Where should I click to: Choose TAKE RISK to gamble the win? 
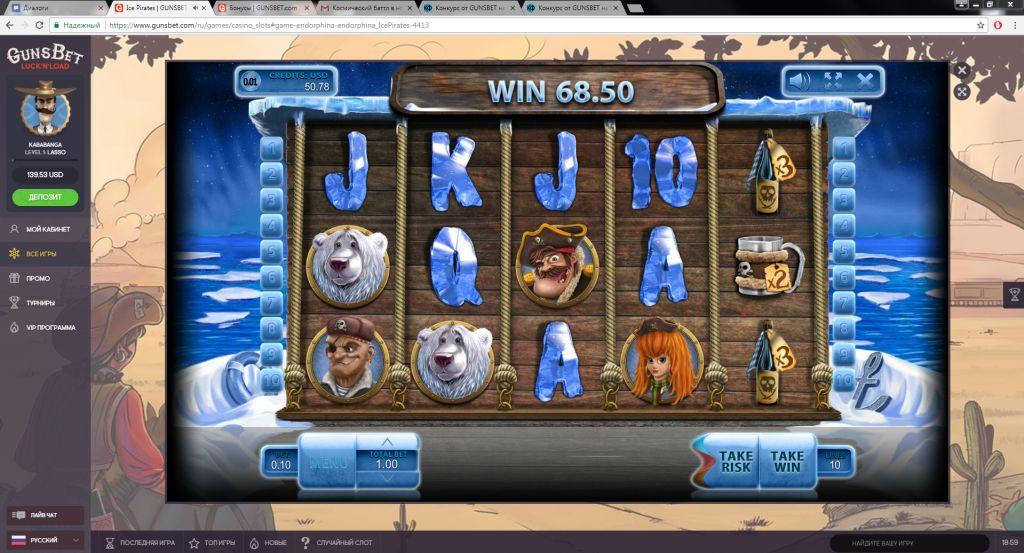735,461
